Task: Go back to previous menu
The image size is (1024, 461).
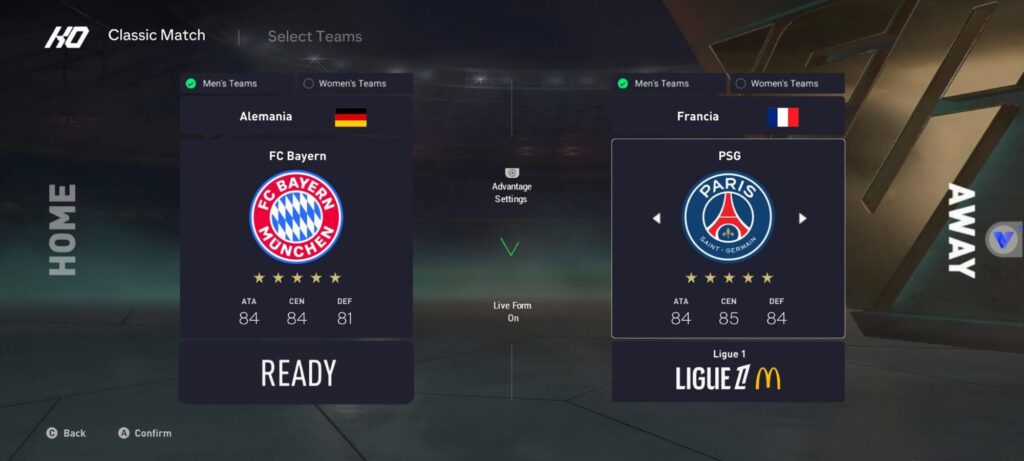Action: tap(66, 433)
